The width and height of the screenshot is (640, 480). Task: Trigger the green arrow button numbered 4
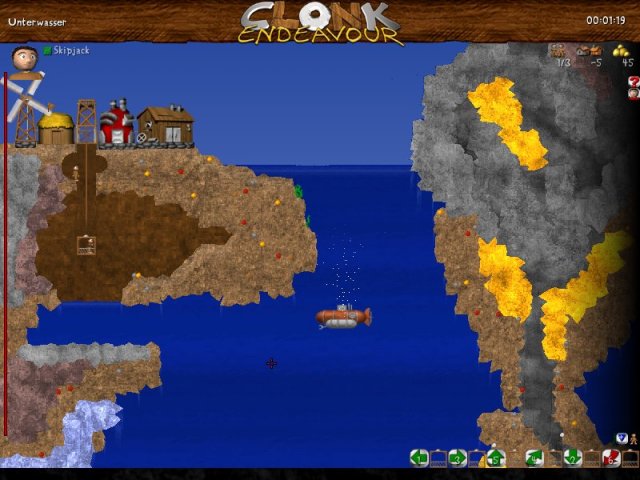[534, 458]
